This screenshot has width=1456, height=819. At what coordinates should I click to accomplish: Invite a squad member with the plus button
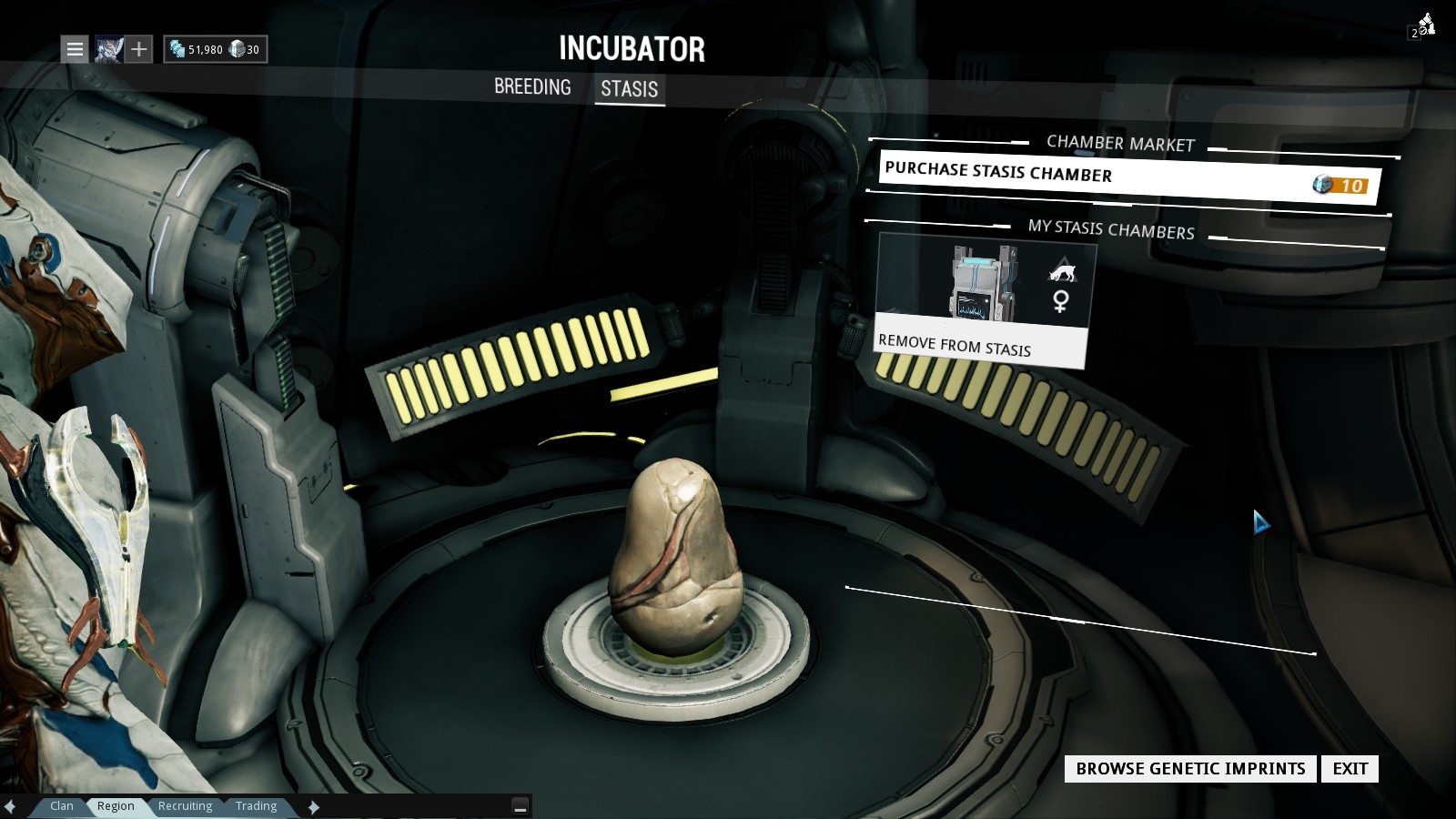click(x=138, y=49)
